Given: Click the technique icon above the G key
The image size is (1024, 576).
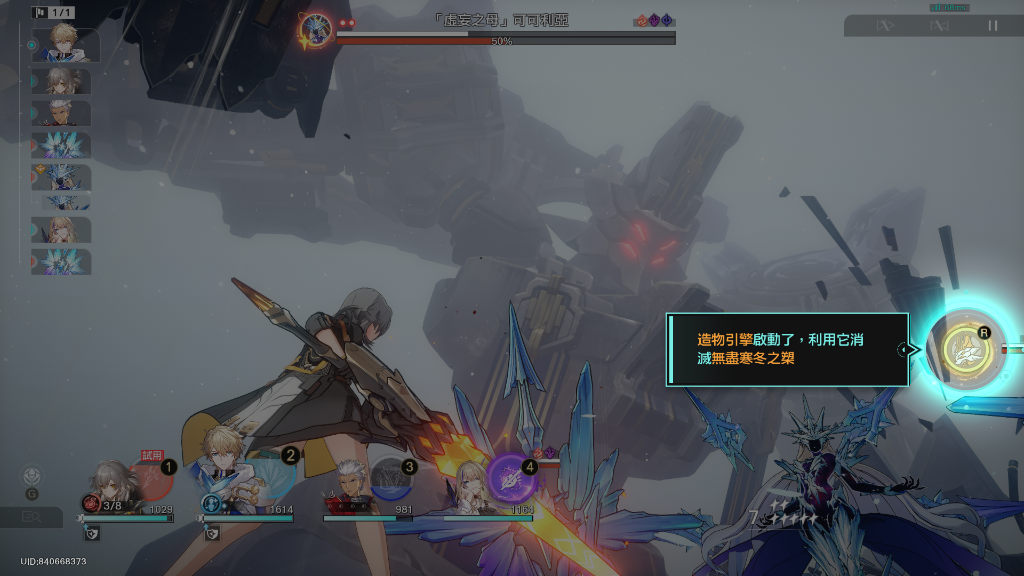Looking at the screenshot, I should click(x=33, y=475).
